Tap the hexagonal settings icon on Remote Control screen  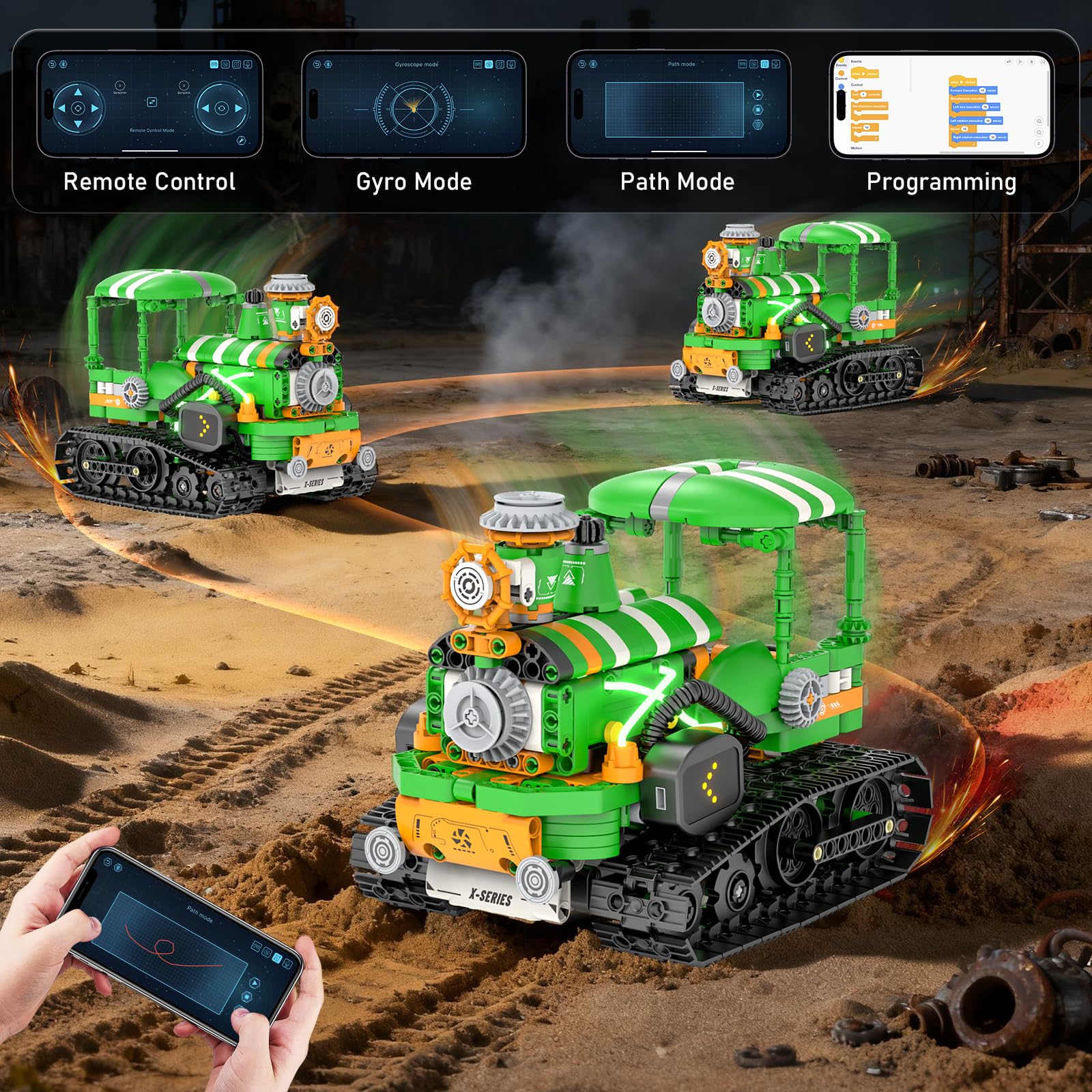tap(242, 141)
